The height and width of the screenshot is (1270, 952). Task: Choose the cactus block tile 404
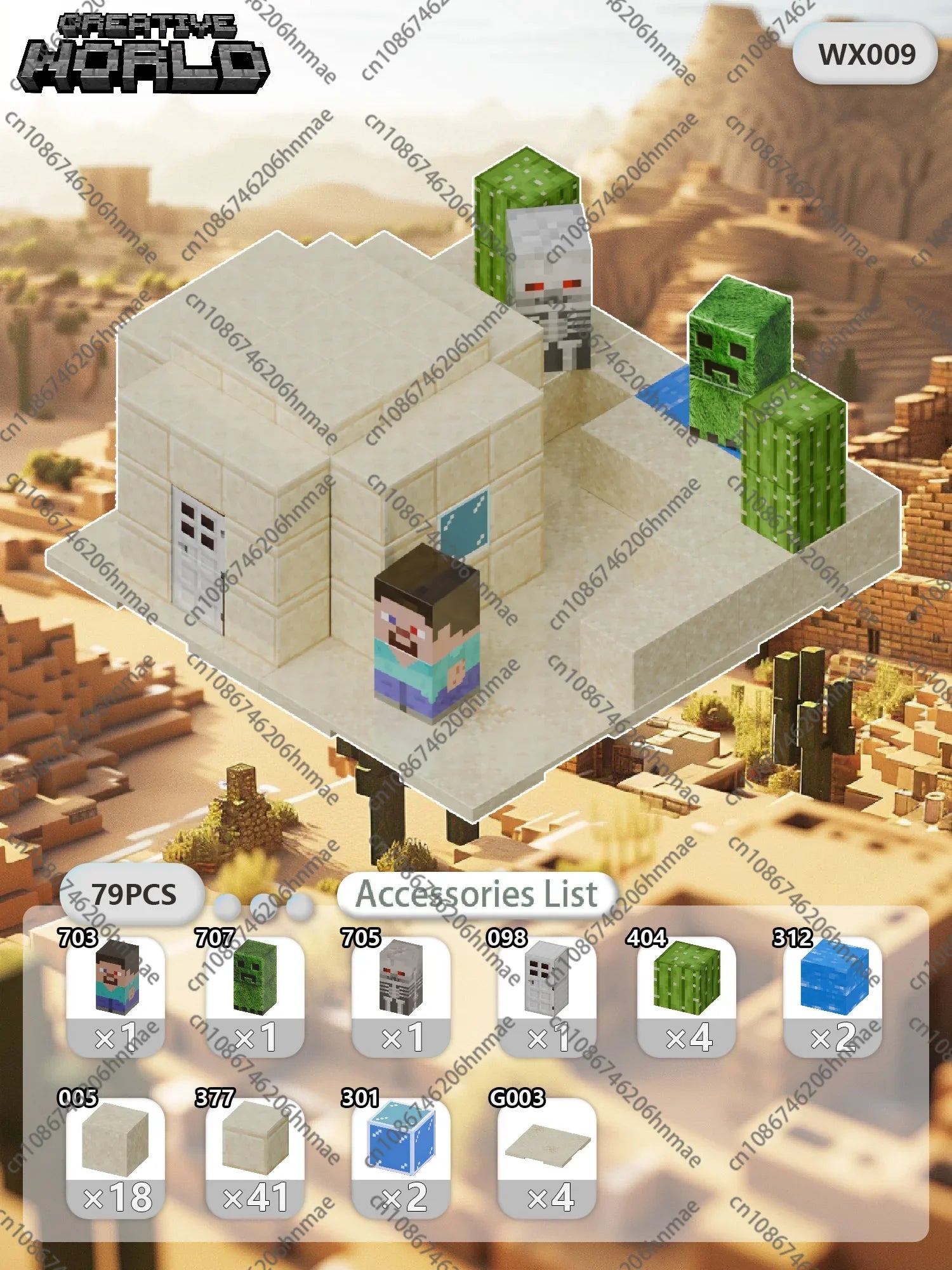(x=687, y=994)
